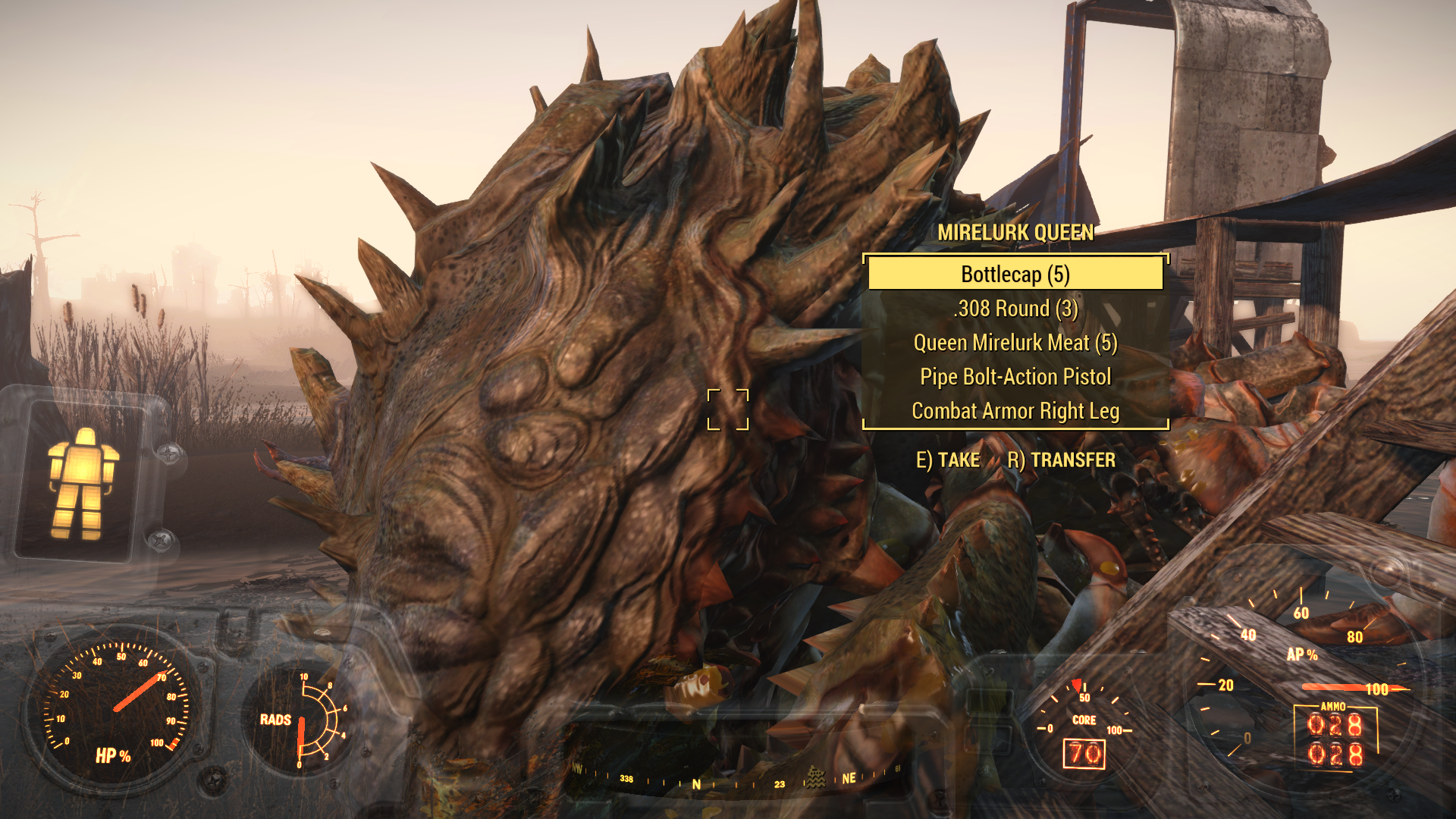The width and height of the screenshot is (1456, 819).
Task: Pick the Queen Mirelurk Meat (5) row
Action: (x=1015, y=343)
